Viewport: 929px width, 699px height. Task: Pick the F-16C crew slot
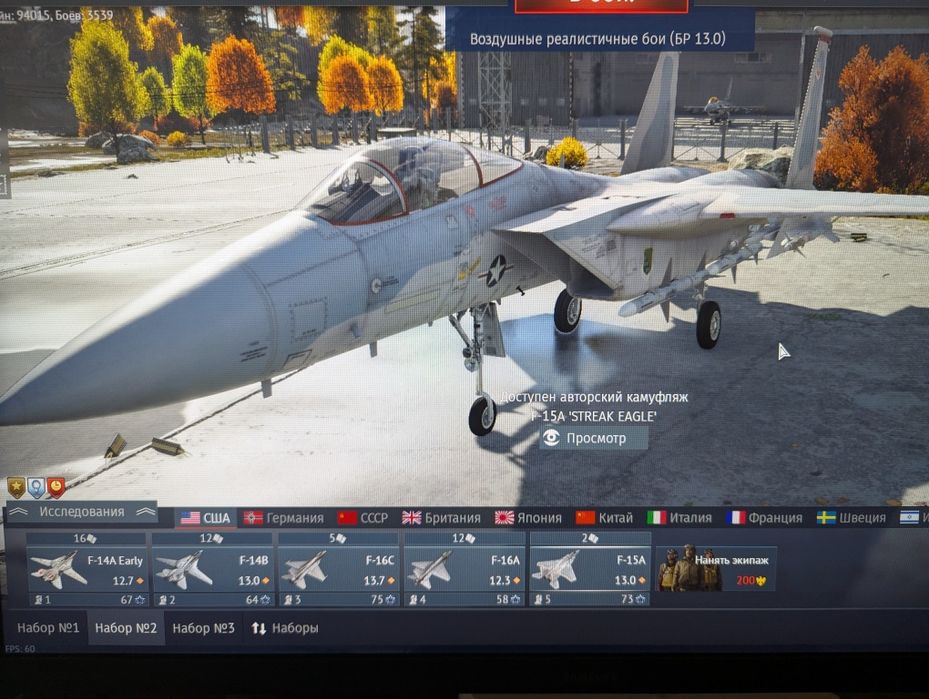[339, 570]
